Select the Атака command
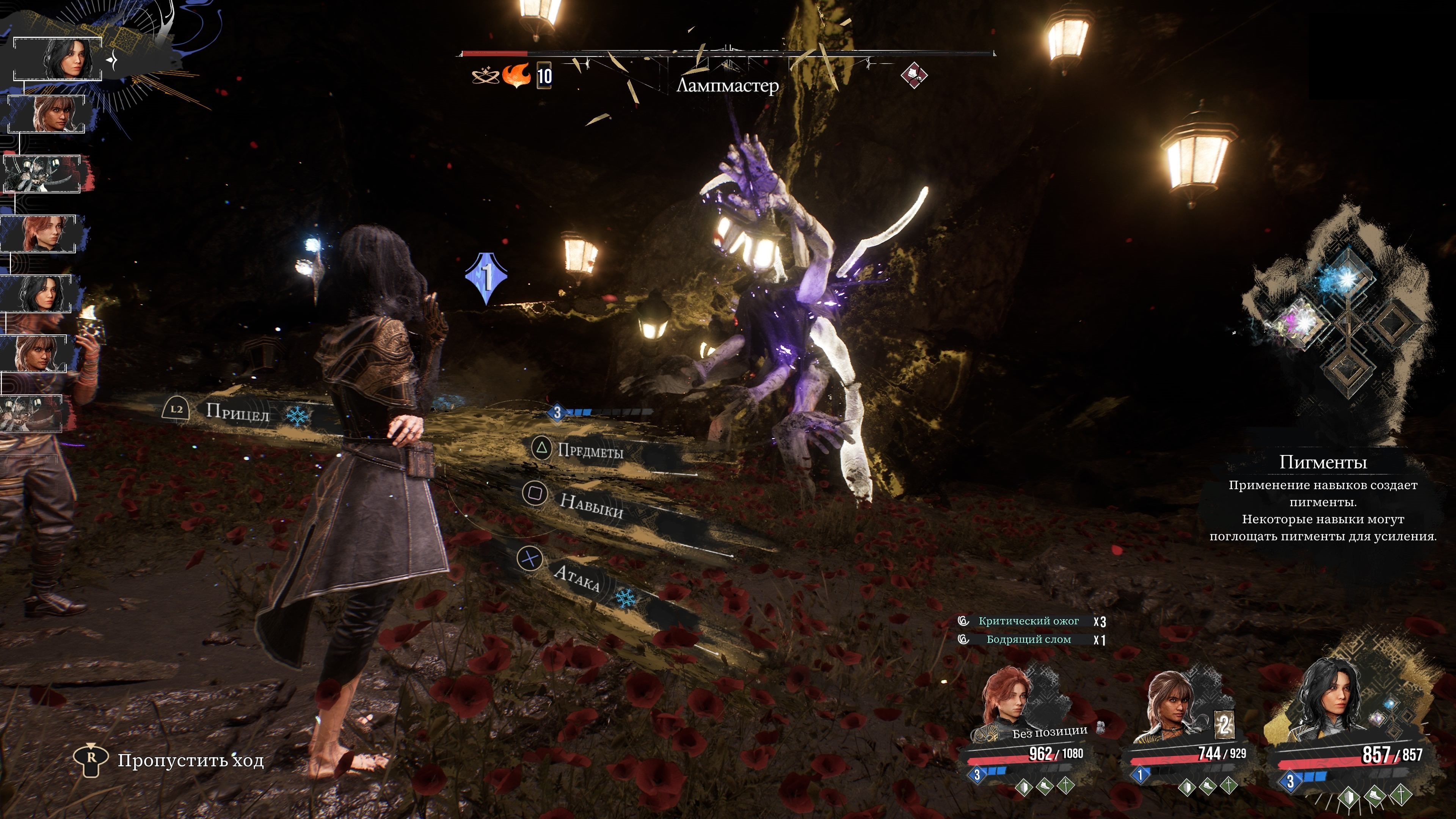Viewport: 1456px width, 819px height. 576,577
